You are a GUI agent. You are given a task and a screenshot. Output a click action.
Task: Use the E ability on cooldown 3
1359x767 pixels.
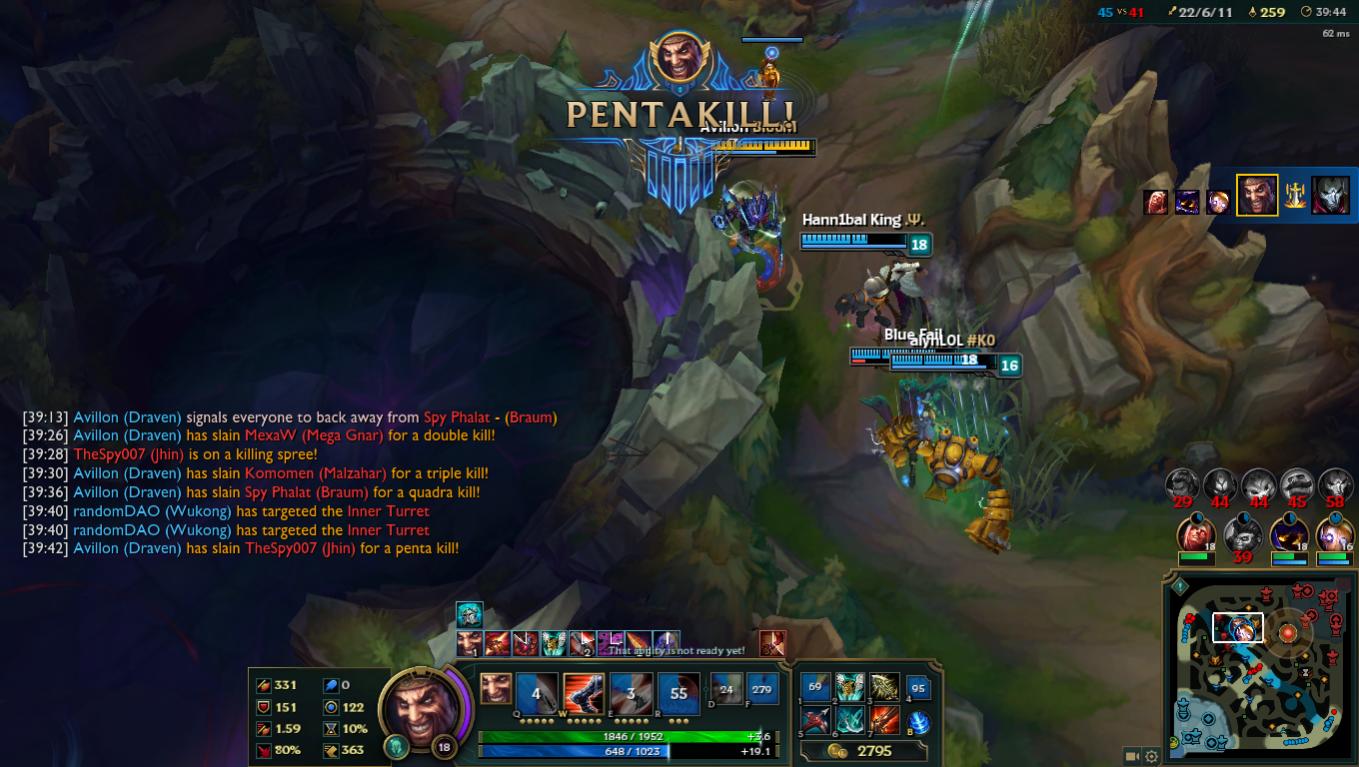[631, 692]
